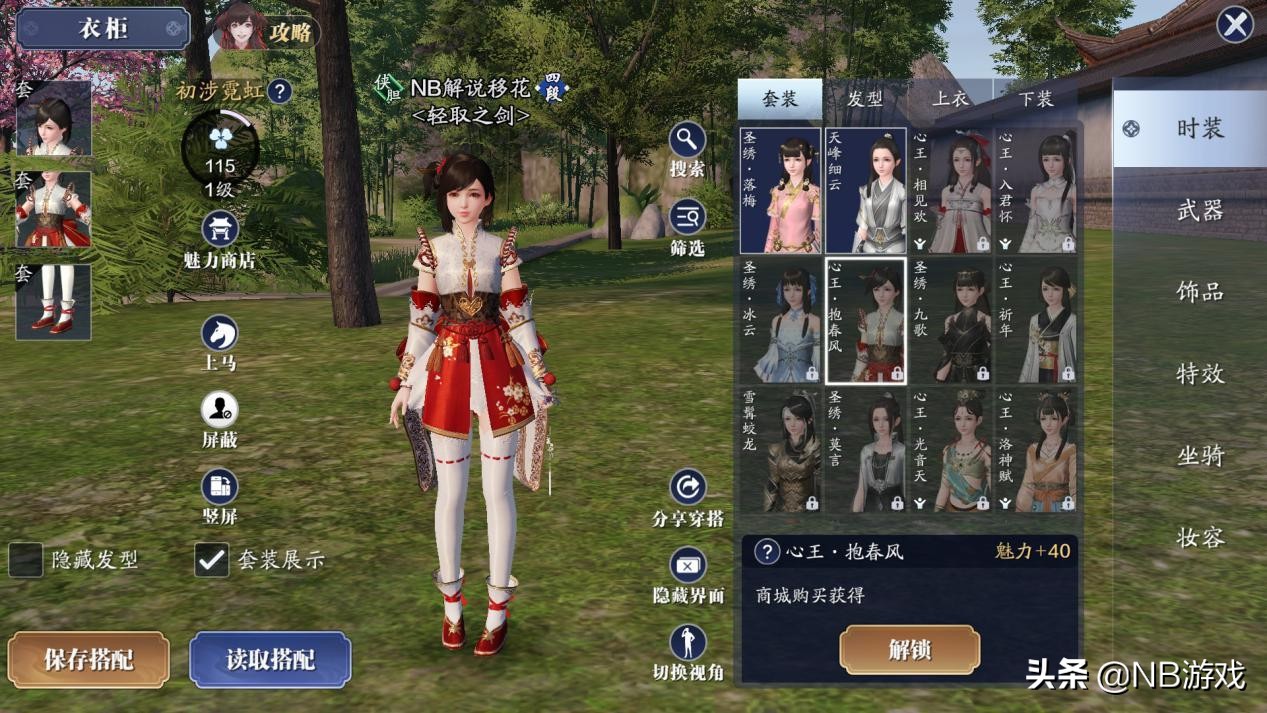The image size is (1267, 713).
Task: Open the 饰品 accessories category
Action: [x=1200, y=292]
